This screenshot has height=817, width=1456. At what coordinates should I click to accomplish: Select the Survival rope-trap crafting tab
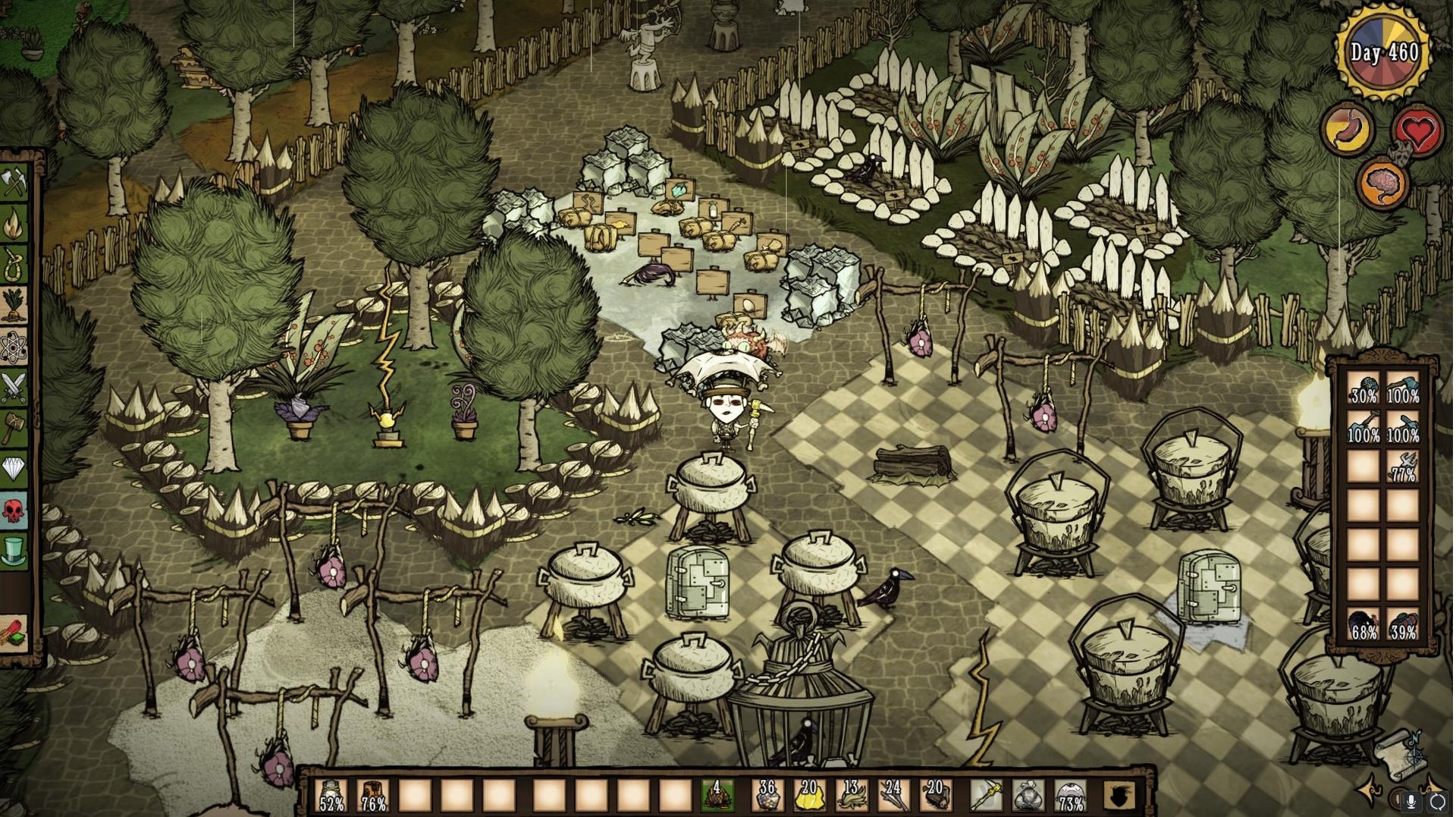click(x=14, y=266)
